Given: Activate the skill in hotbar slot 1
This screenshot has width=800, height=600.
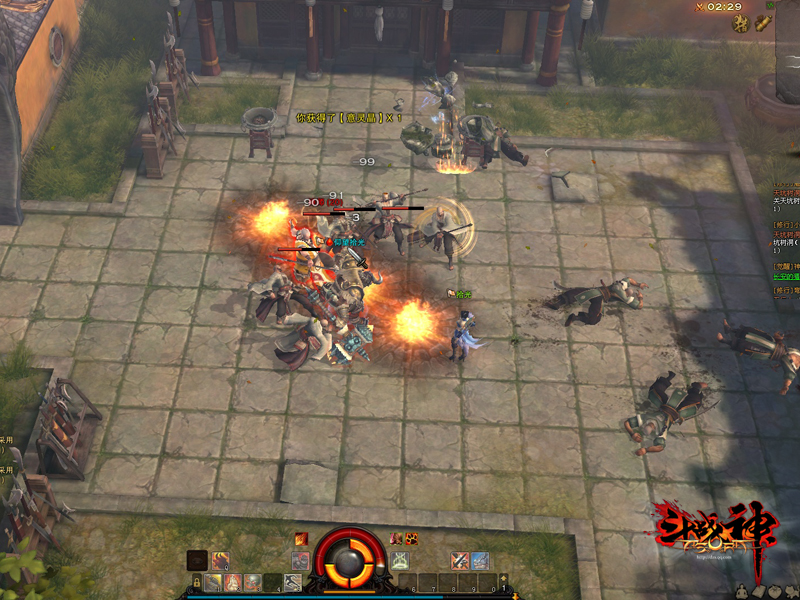Looking at the screenshot, I should (214, 582).
